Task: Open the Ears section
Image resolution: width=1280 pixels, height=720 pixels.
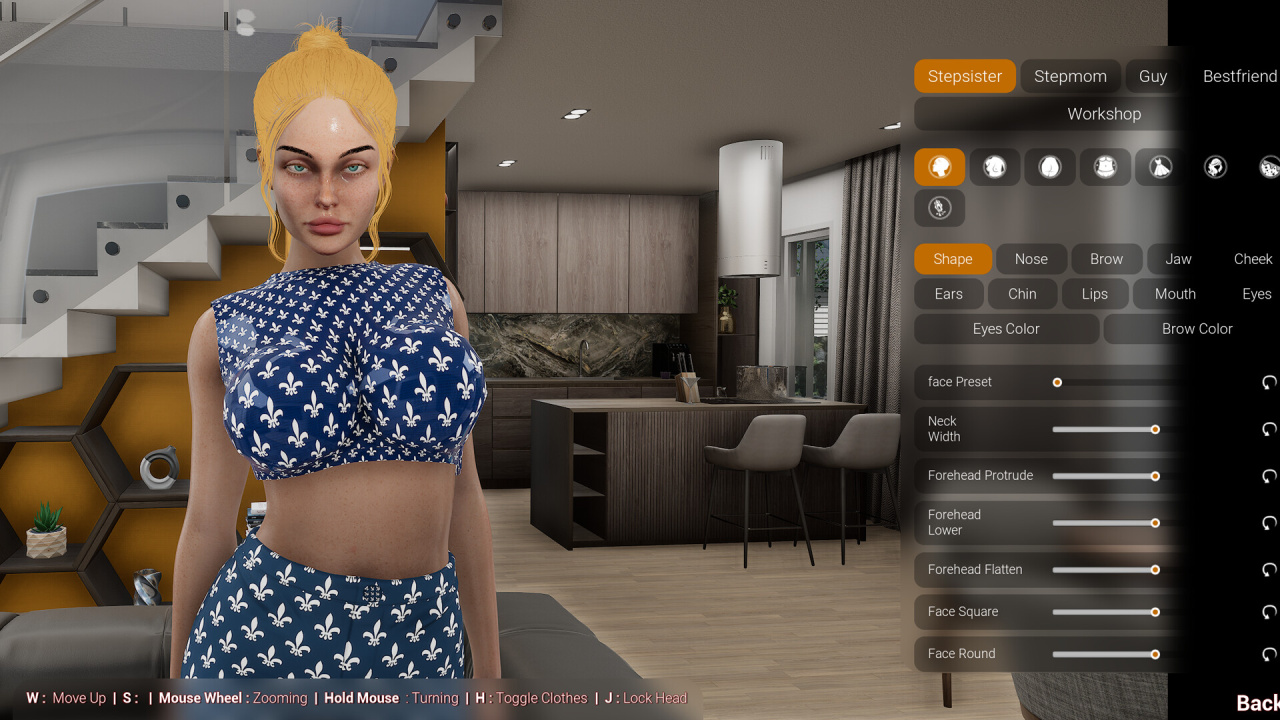Action: click(948, 294)
